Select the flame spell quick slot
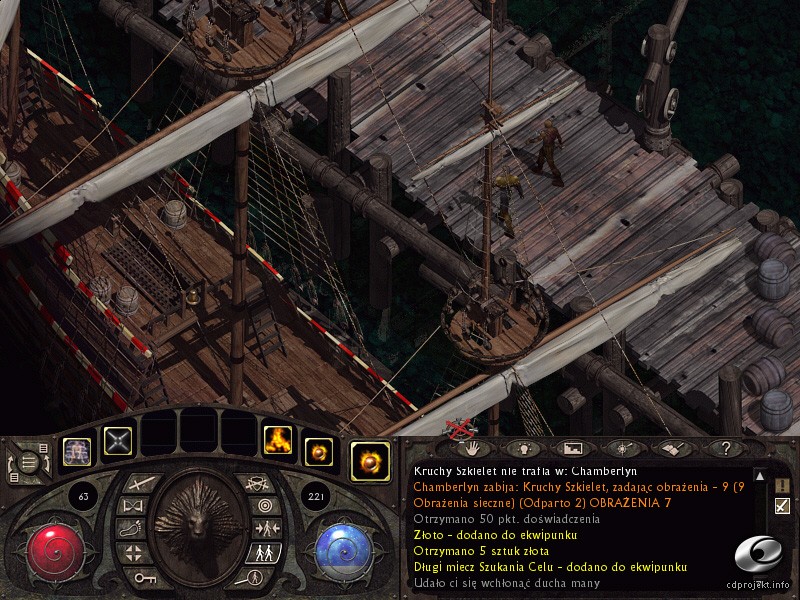The image size is (800, 600). [277, 439]
